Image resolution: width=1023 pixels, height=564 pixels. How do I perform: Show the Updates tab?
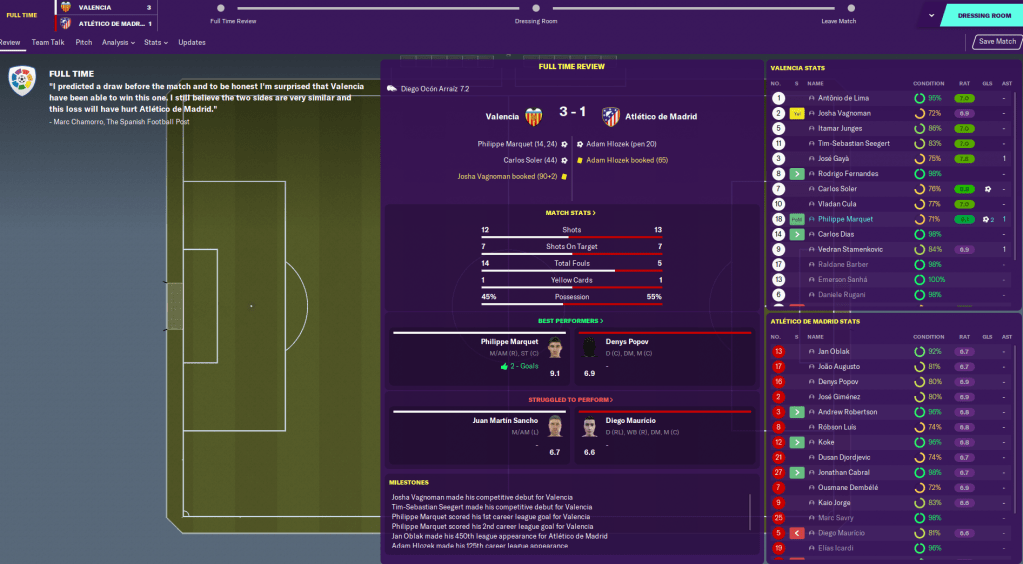pos(192,43)
